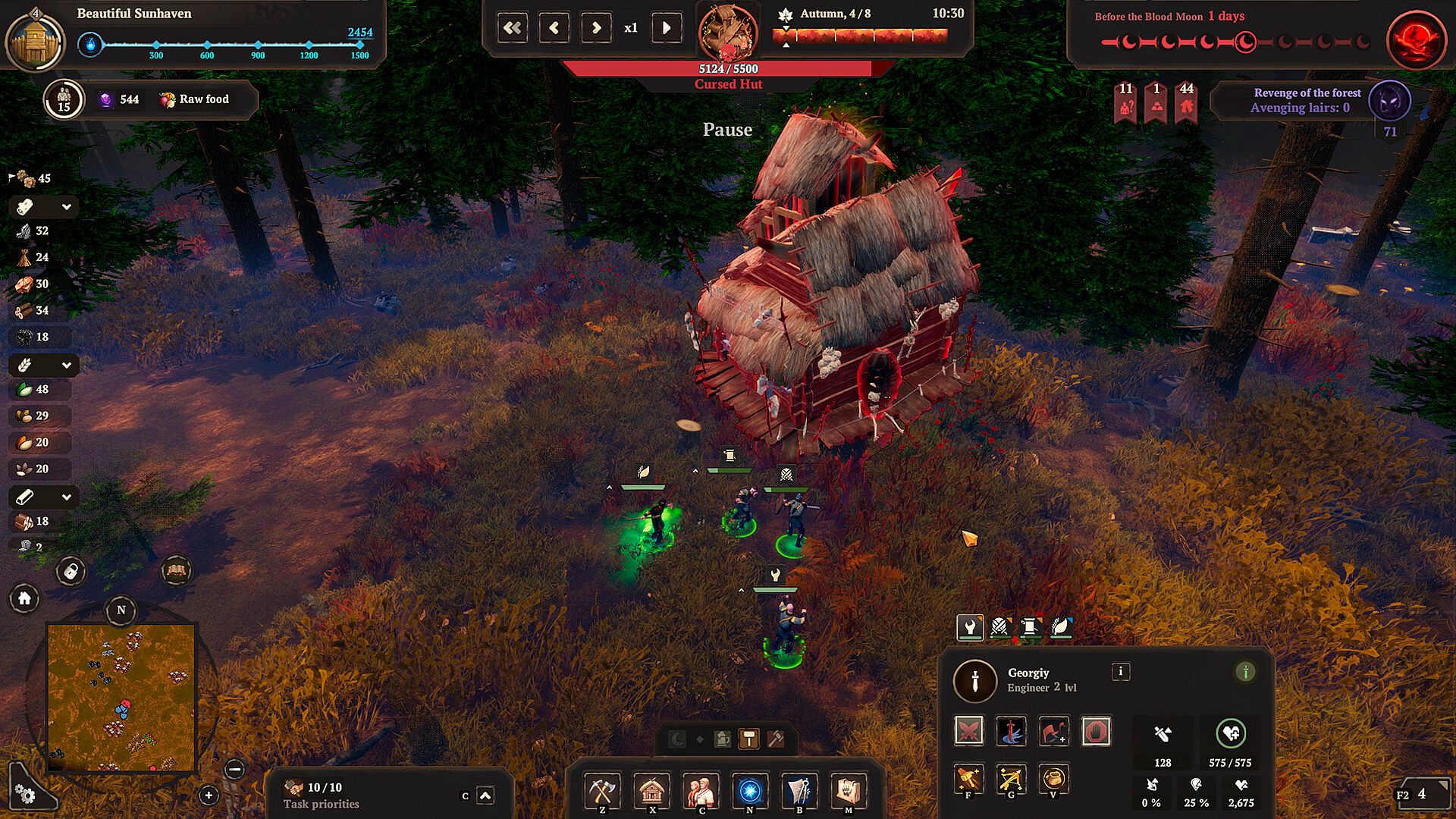Activate the crossed swords attack command
The height and width of the screenshot is (819, 1456).
coord(969,731)
